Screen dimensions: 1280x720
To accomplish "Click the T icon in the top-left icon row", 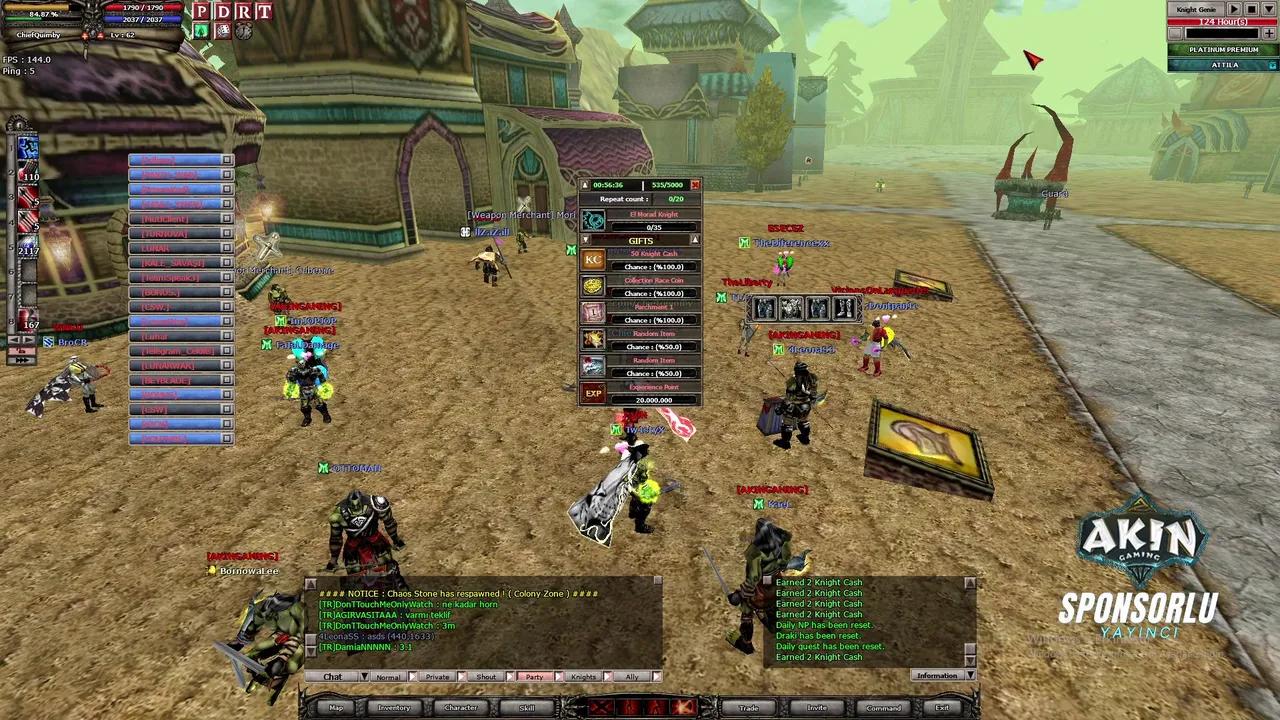I will pos(264,11).
